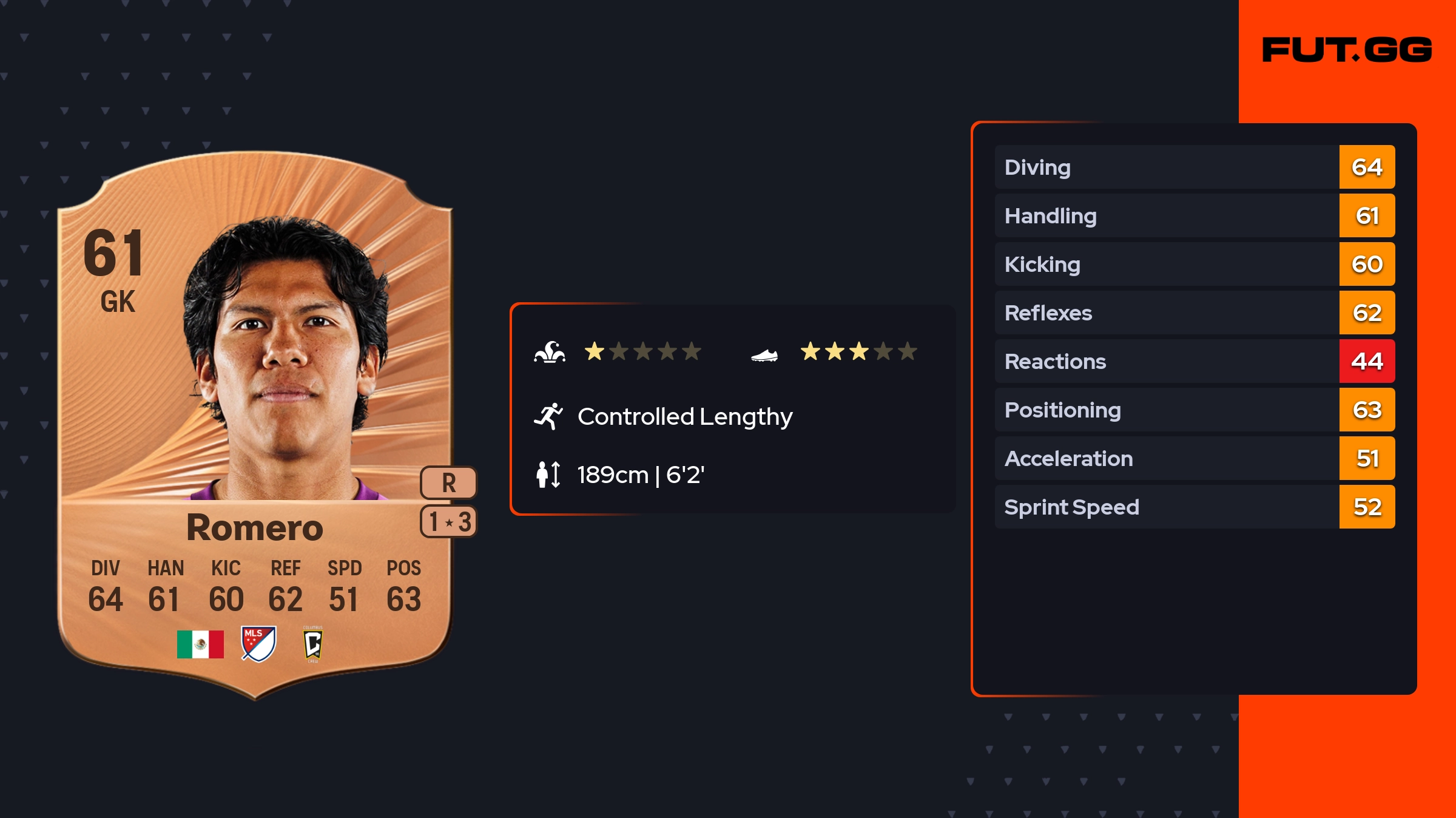Select the Diving stat row

tap(1194, 167)
